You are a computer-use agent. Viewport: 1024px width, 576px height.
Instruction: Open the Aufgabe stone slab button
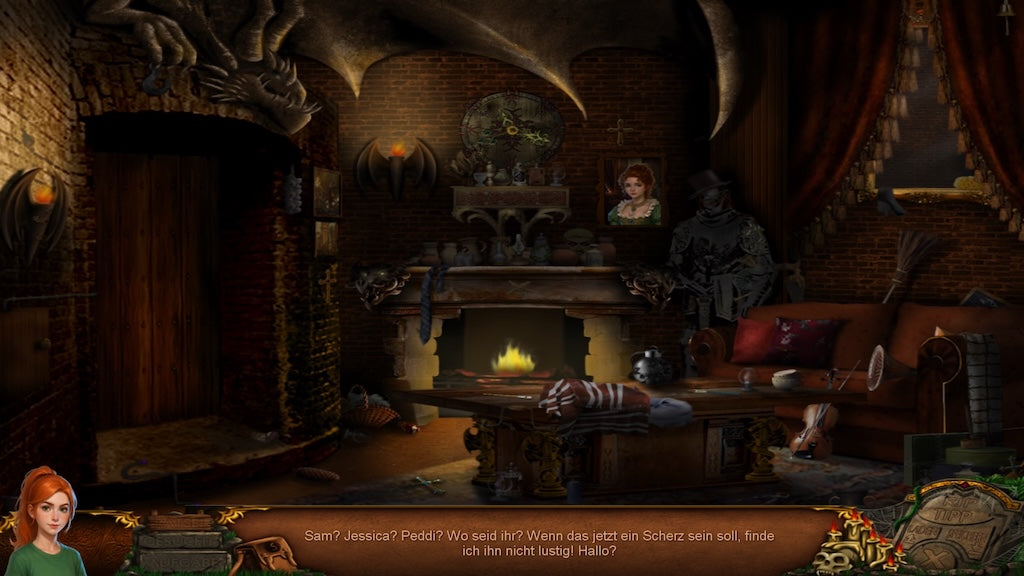point(181,560)
